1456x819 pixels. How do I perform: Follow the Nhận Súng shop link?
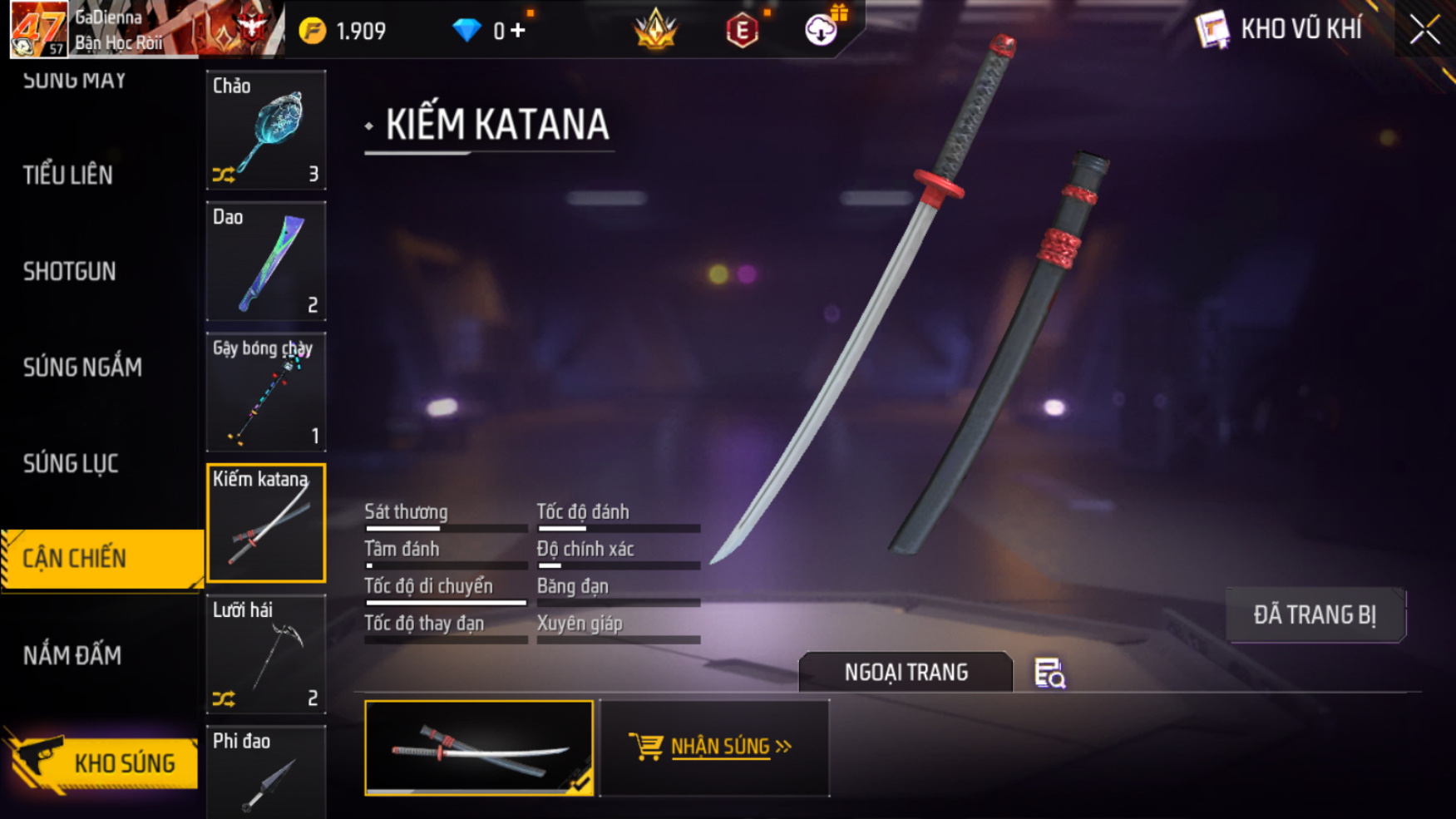(713, 747)
